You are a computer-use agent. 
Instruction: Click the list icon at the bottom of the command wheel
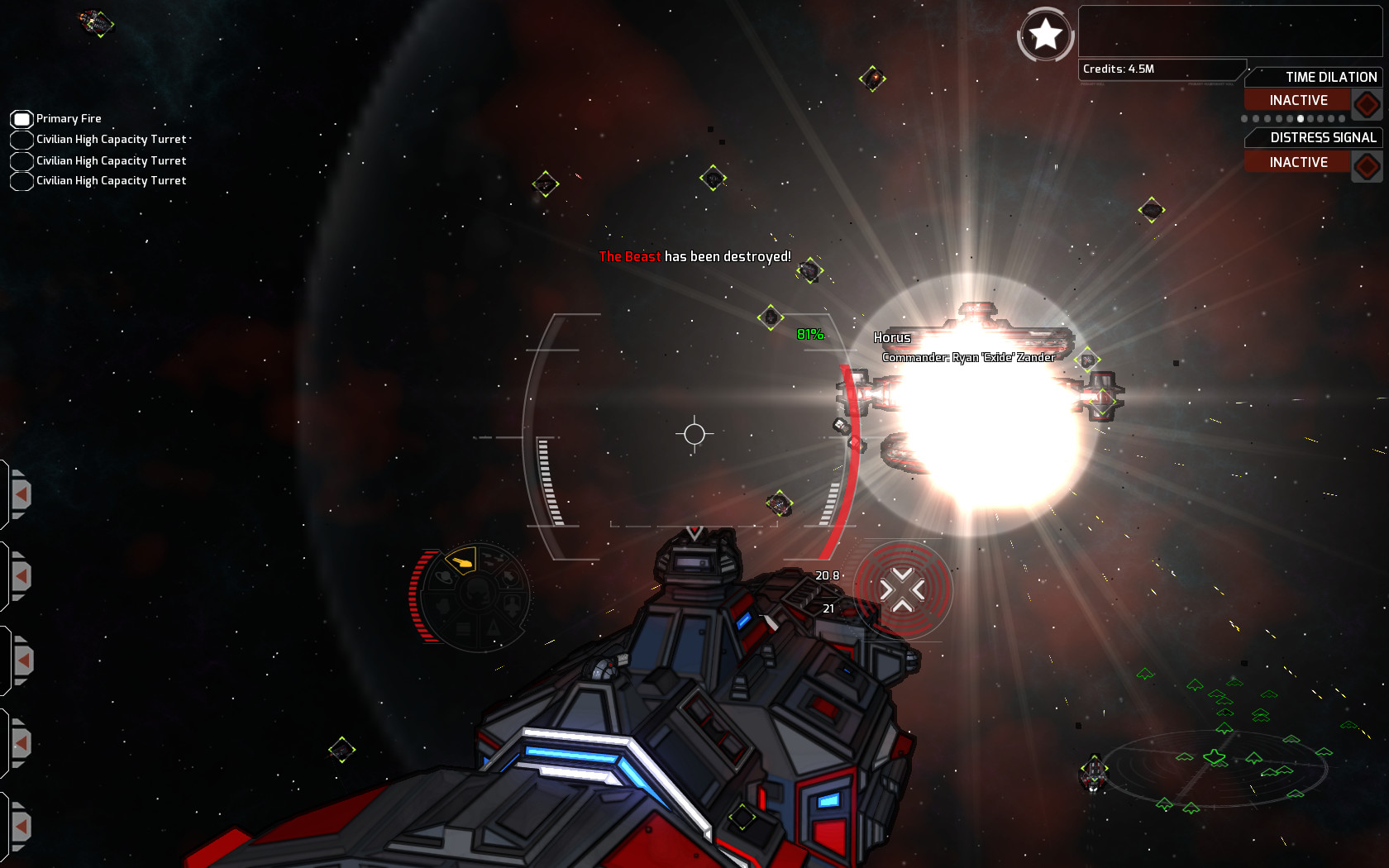462,629
